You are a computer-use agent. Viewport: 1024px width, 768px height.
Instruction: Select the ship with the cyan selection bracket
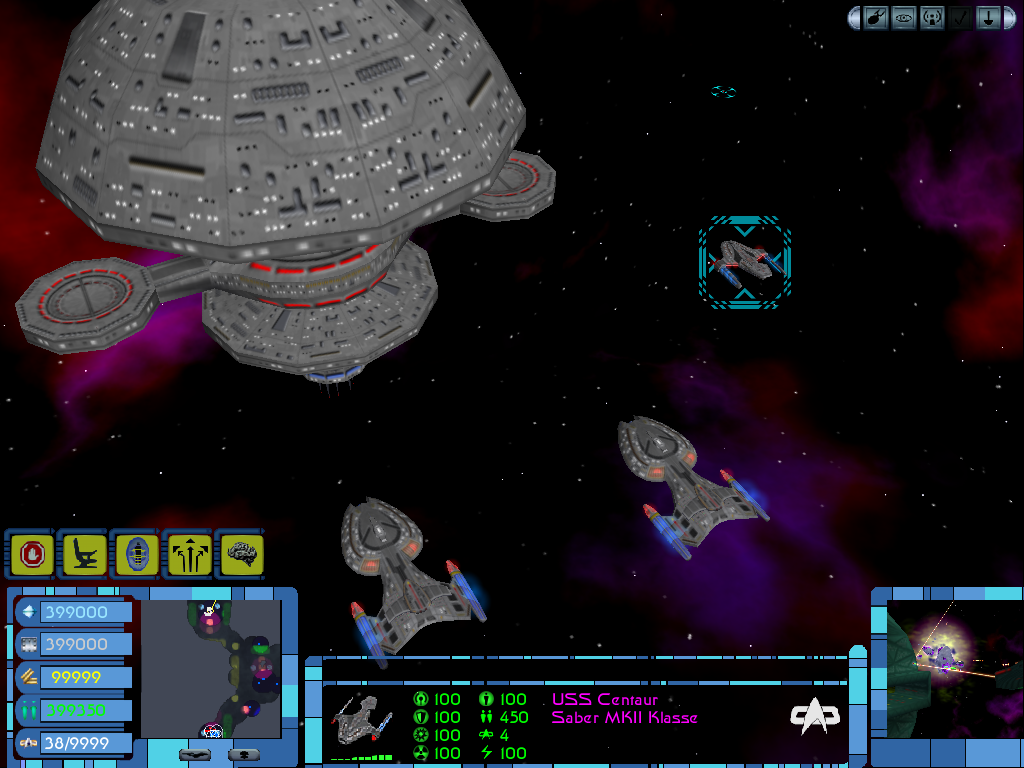[745, 262]
